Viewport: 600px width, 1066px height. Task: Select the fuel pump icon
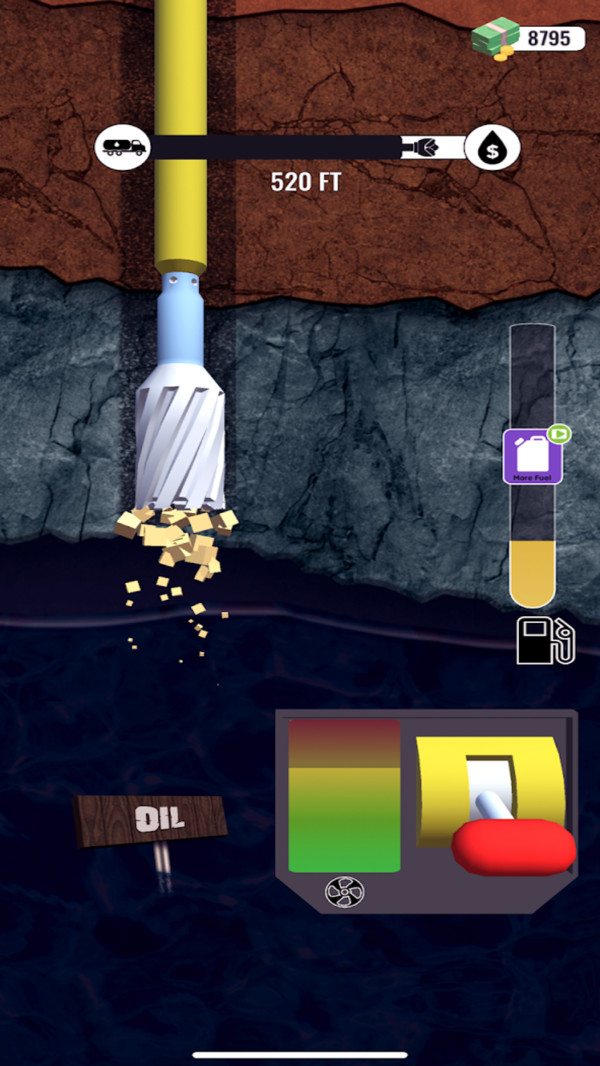click(546, 641)
